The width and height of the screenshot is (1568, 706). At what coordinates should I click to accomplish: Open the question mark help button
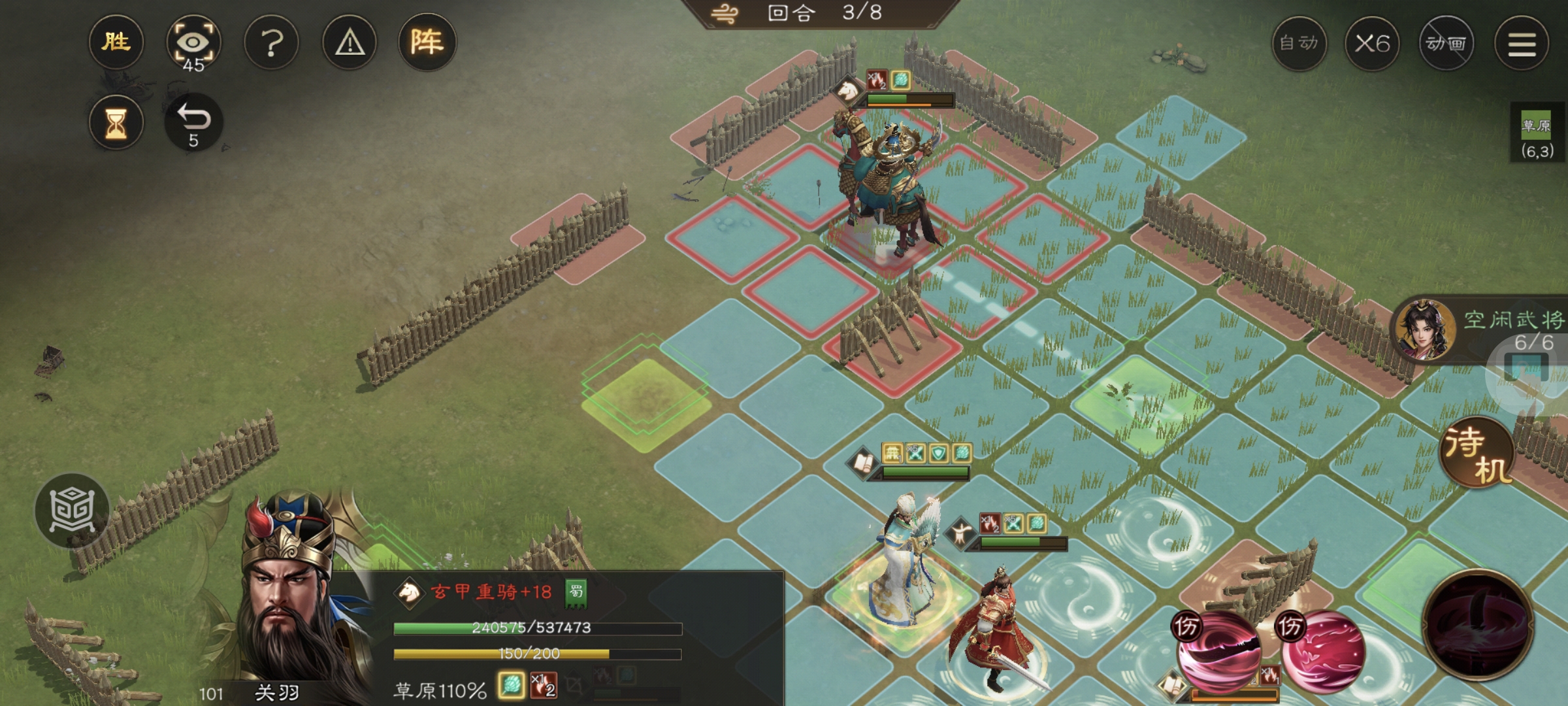tap(271, 43)
